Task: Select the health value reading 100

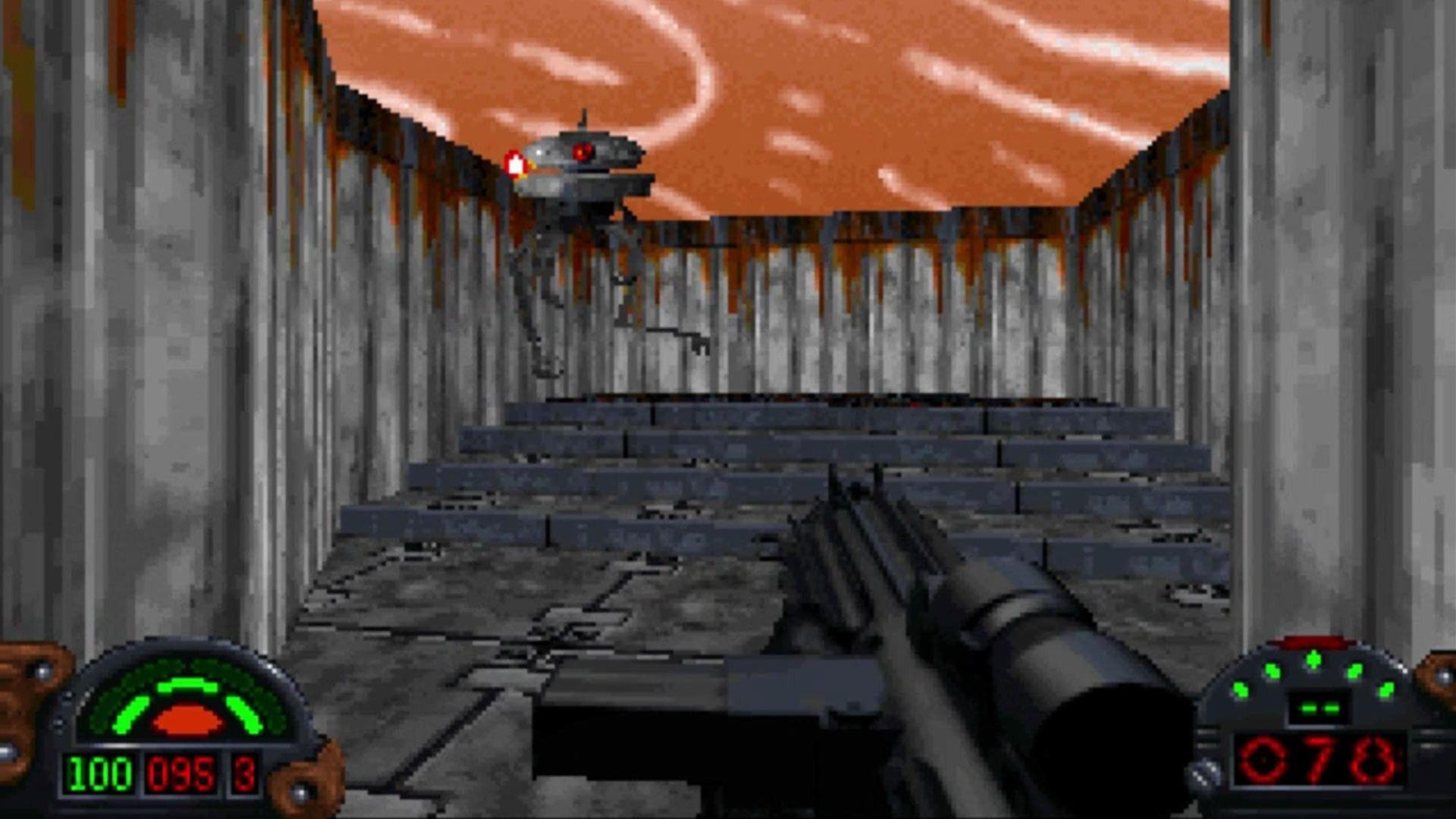Action: pyautogui.click(x=101, y=774)
